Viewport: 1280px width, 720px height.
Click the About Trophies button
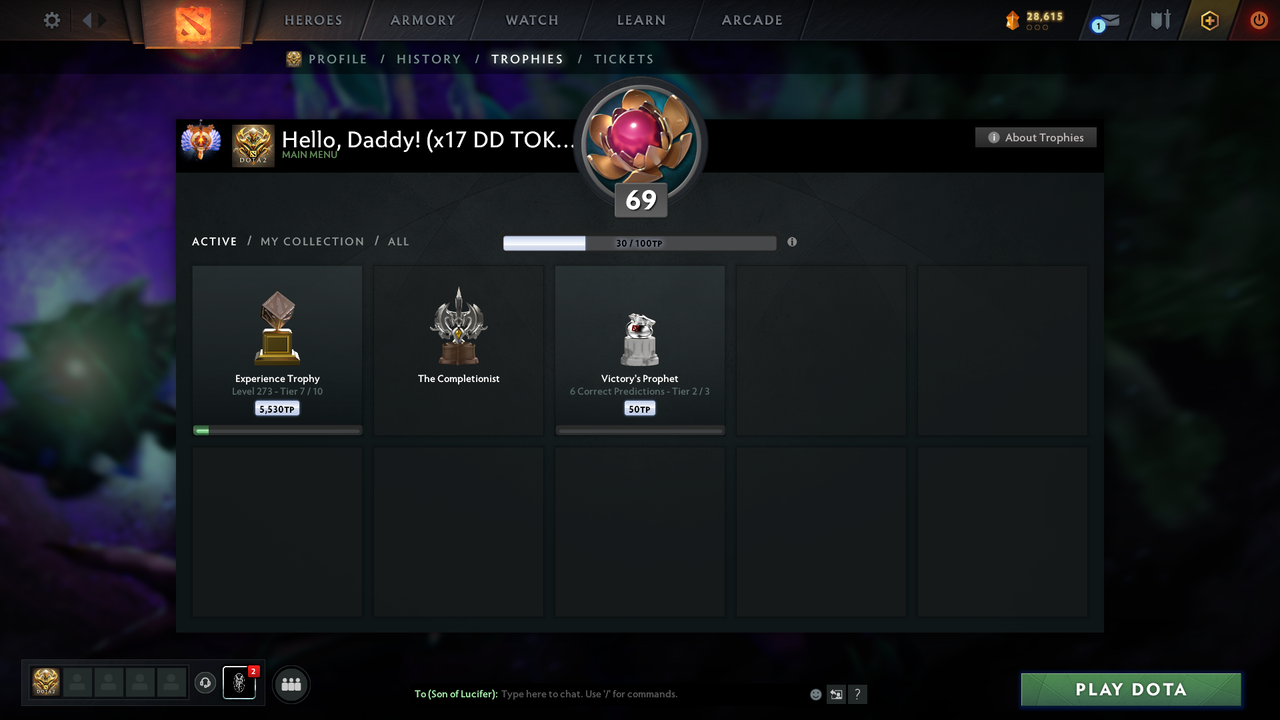click(x=1035, y=137)
